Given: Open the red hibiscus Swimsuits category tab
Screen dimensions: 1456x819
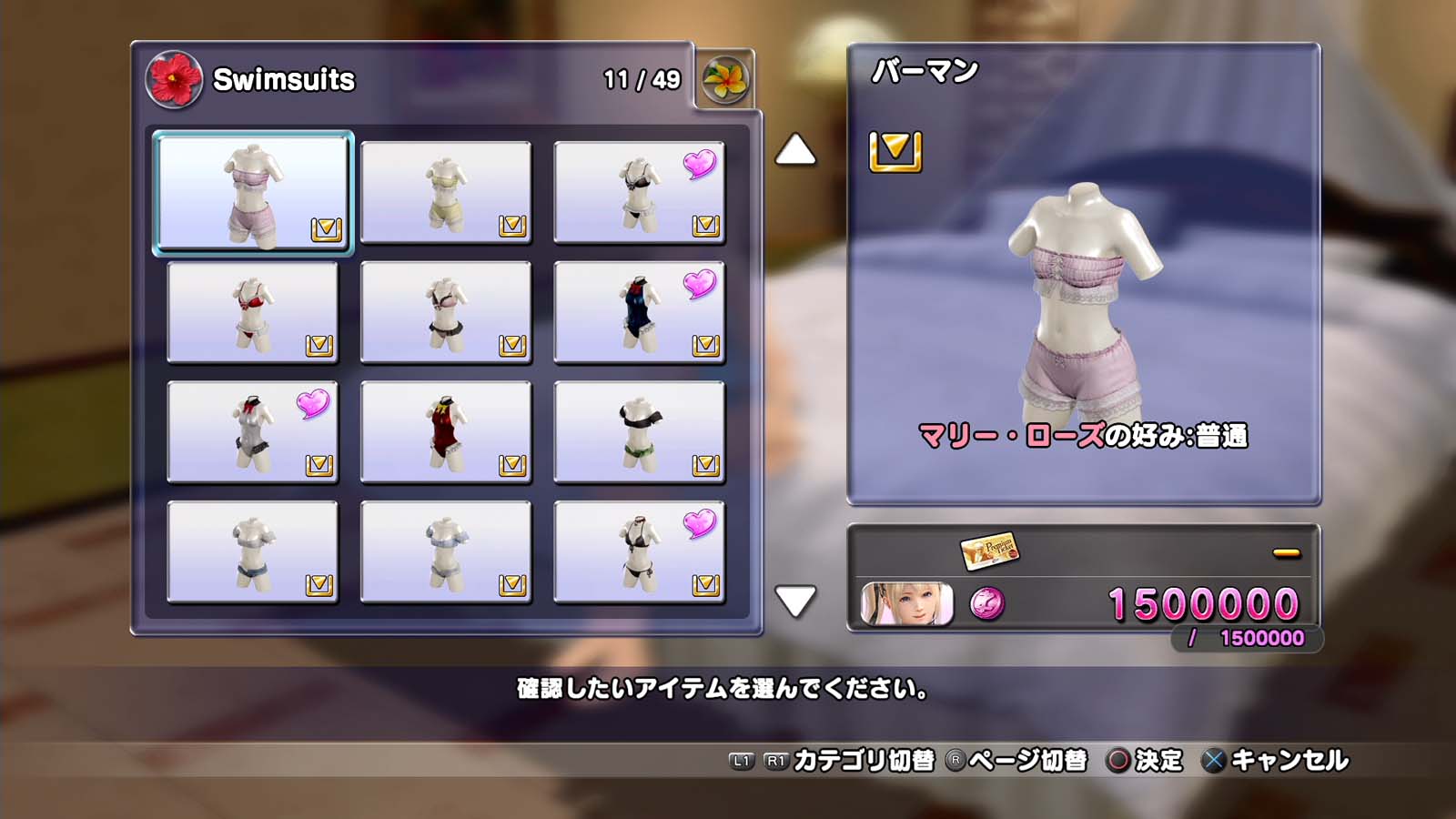Looking at the screenshot, I should pos(174,79).
